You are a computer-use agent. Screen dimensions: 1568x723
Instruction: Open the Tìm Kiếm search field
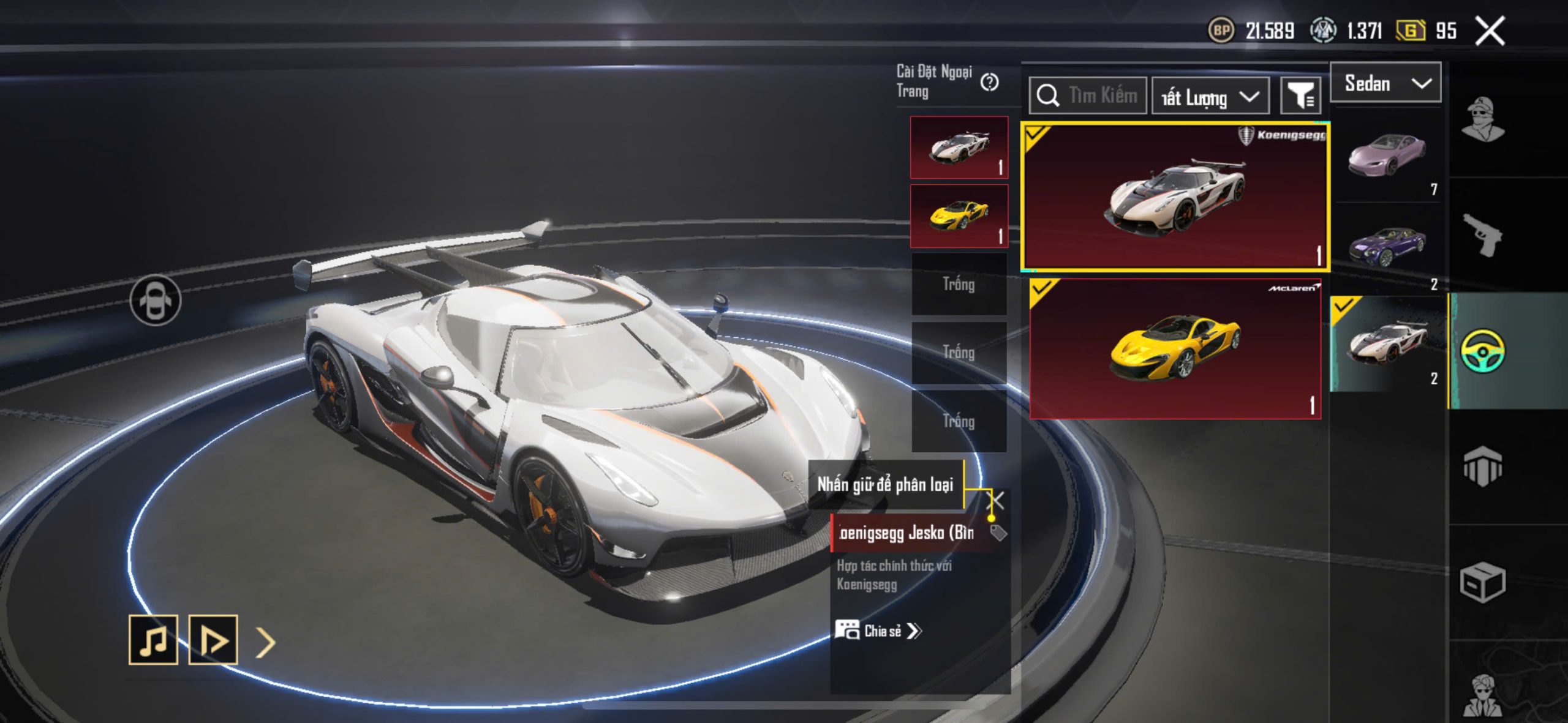tap(1088, 96)
